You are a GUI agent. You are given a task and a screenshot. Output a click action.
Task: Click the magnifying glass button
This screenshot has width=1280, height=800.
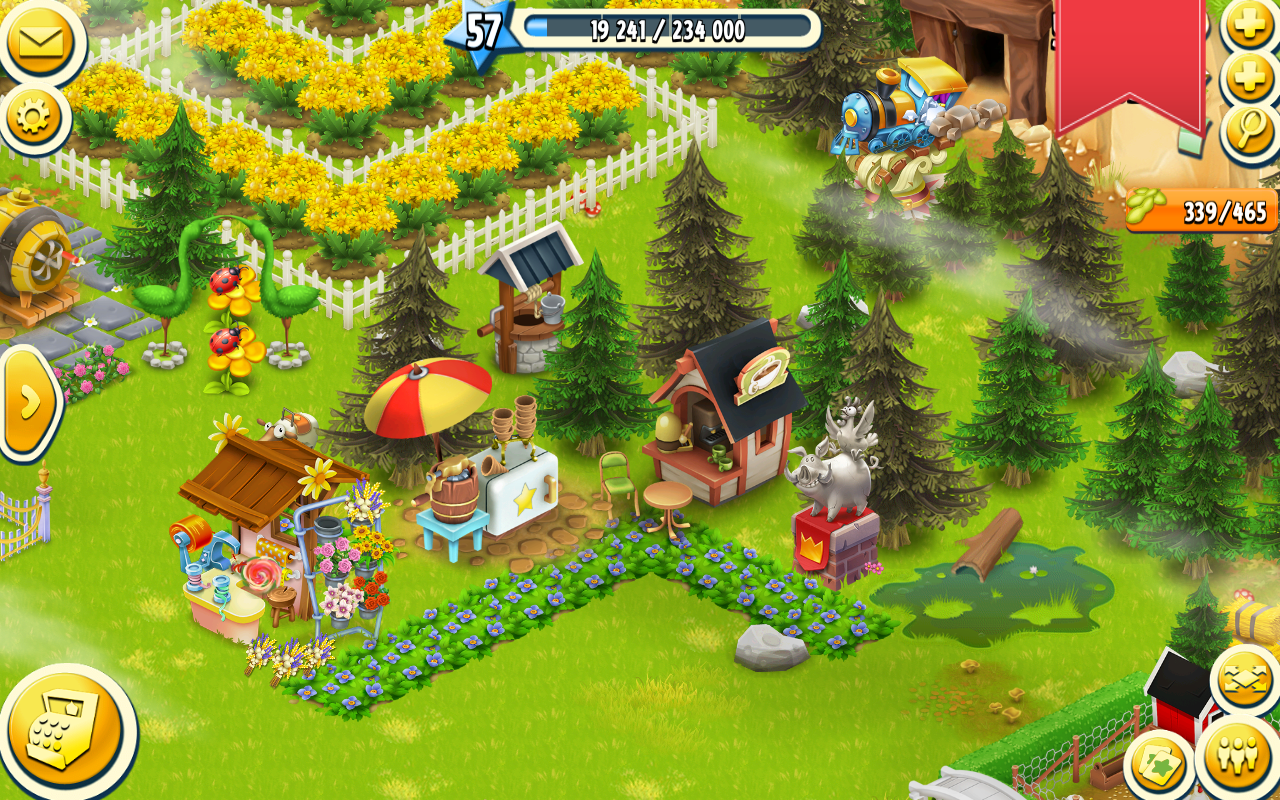tap(1251, 131)
